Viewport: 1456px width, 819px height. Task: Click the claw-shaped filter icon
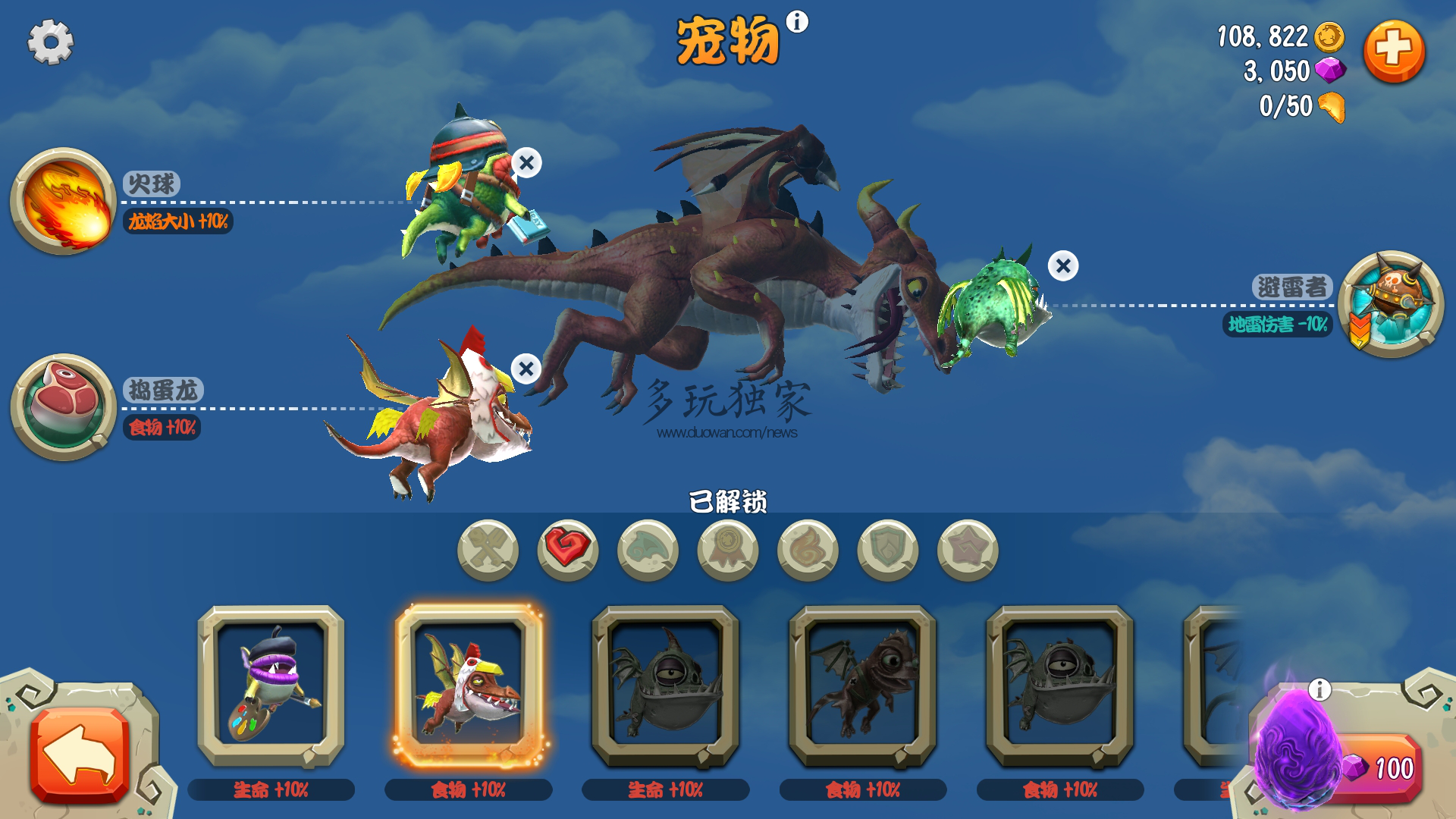[x=647, y=551]
